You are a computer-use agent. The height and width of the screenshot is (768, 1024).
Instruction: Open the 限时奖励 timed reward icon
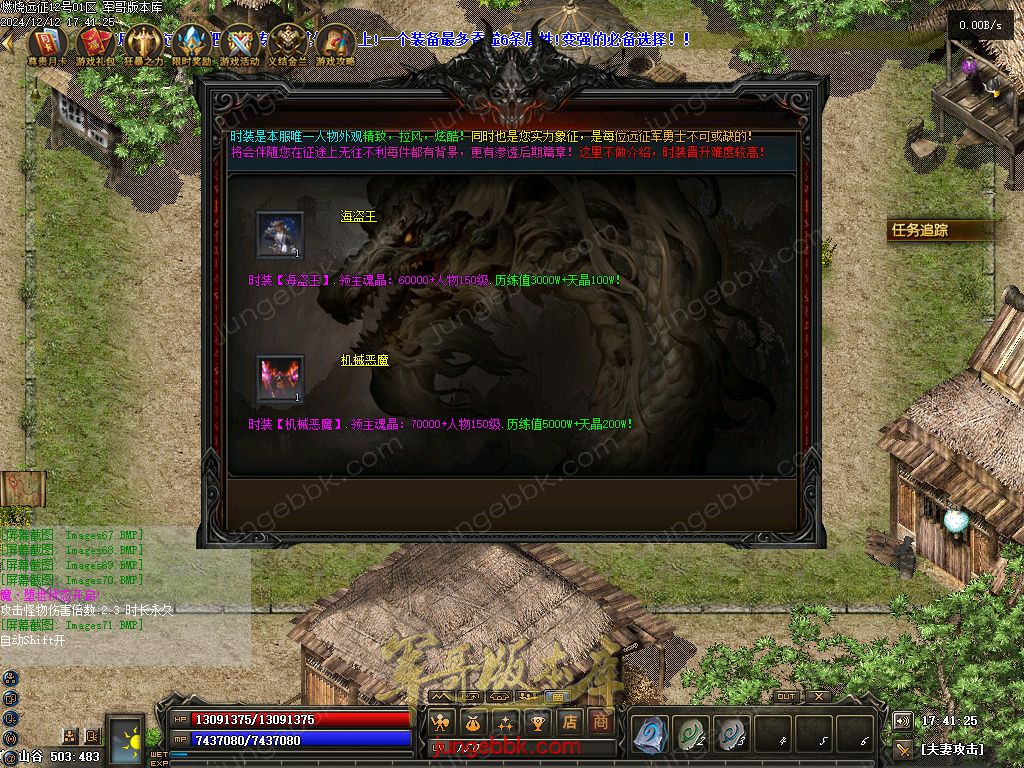click(x=192, y=43)
